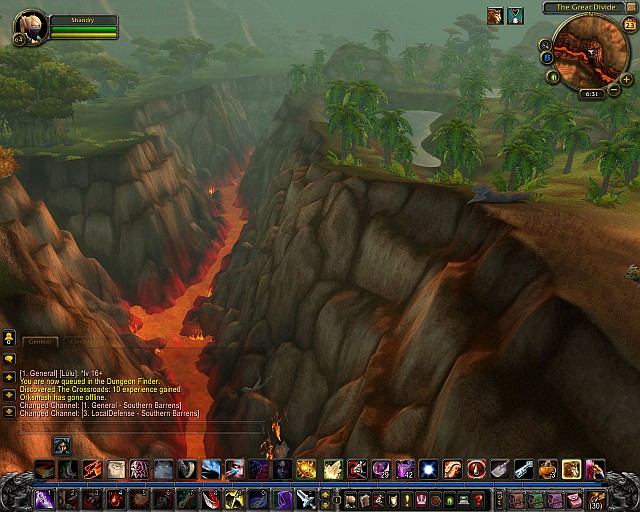Open the world map button beside zone name

pyautogui.click(x=630, y=7)
